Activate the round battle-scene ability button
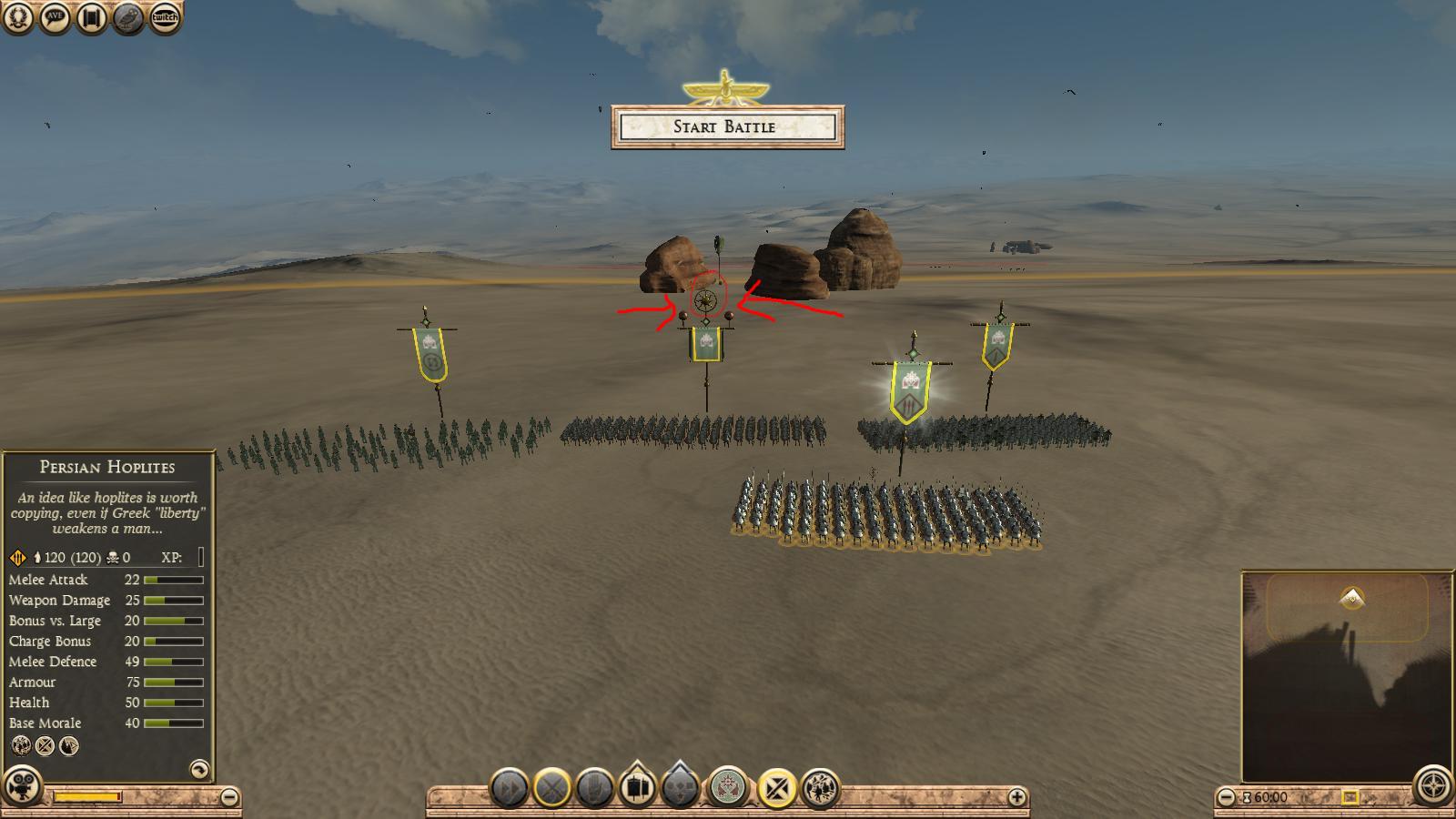 [821, 788]
